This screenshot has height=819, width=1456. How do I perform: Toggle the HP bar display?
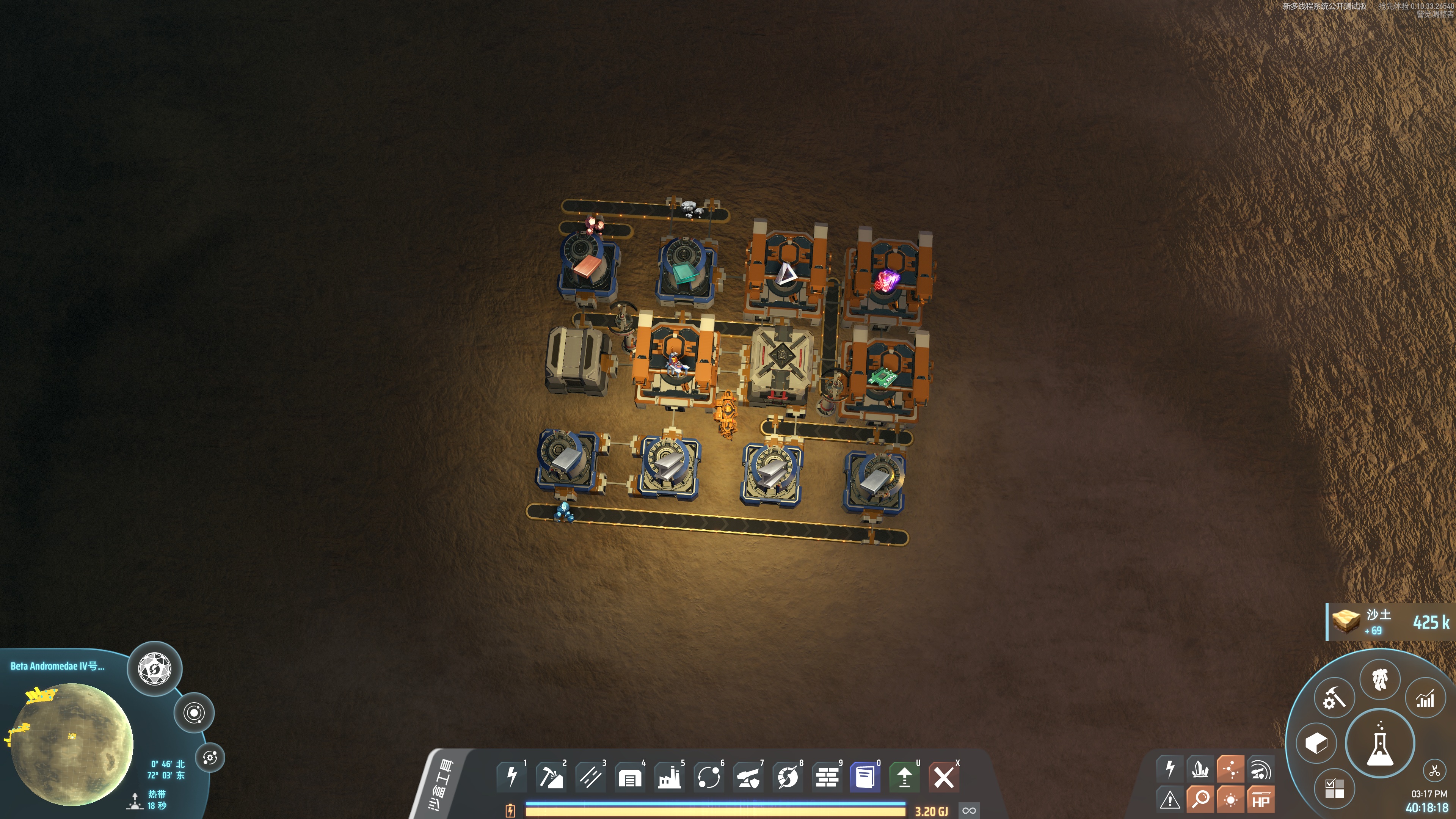(1260, 800)
